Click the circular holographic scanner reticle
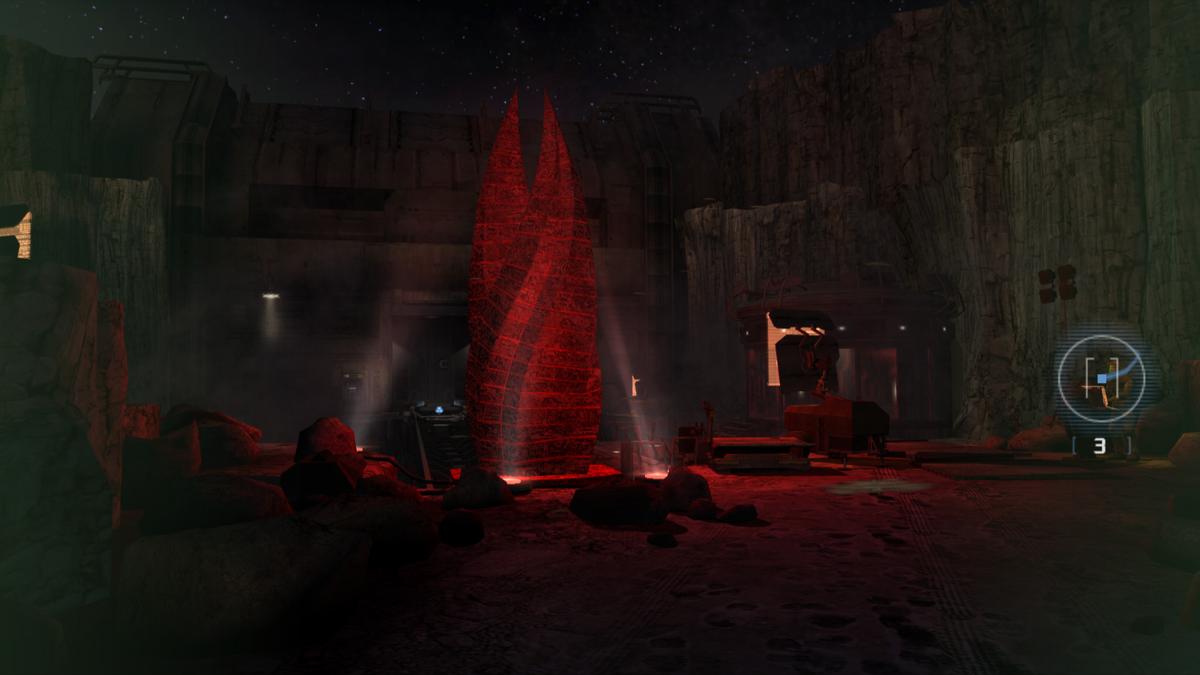Viewport: 1200px width, 675px height. coord(1100,378)
